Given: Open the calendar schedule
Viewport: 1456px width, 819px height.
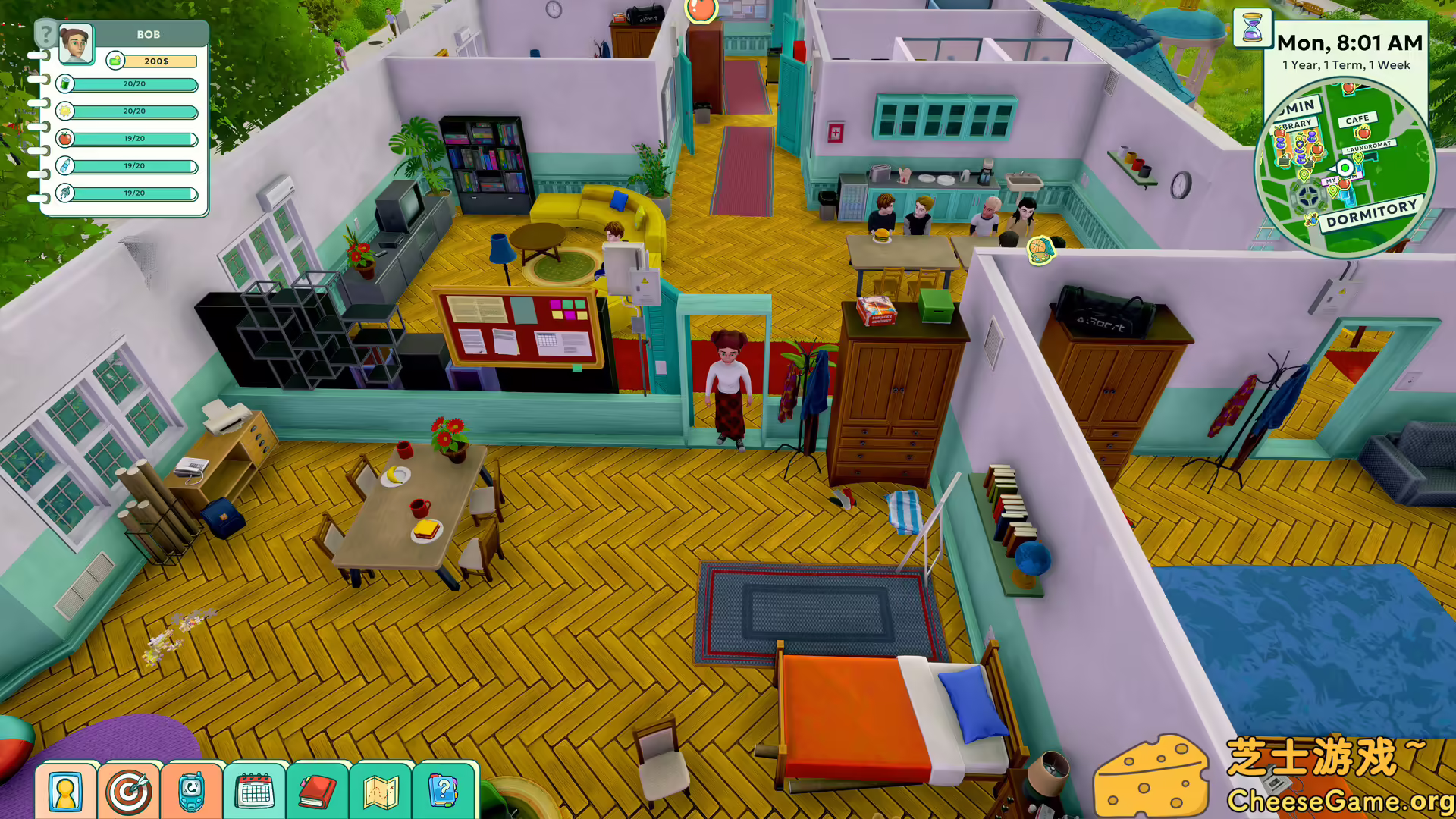Looking at the screenshot, I should 256,790.
